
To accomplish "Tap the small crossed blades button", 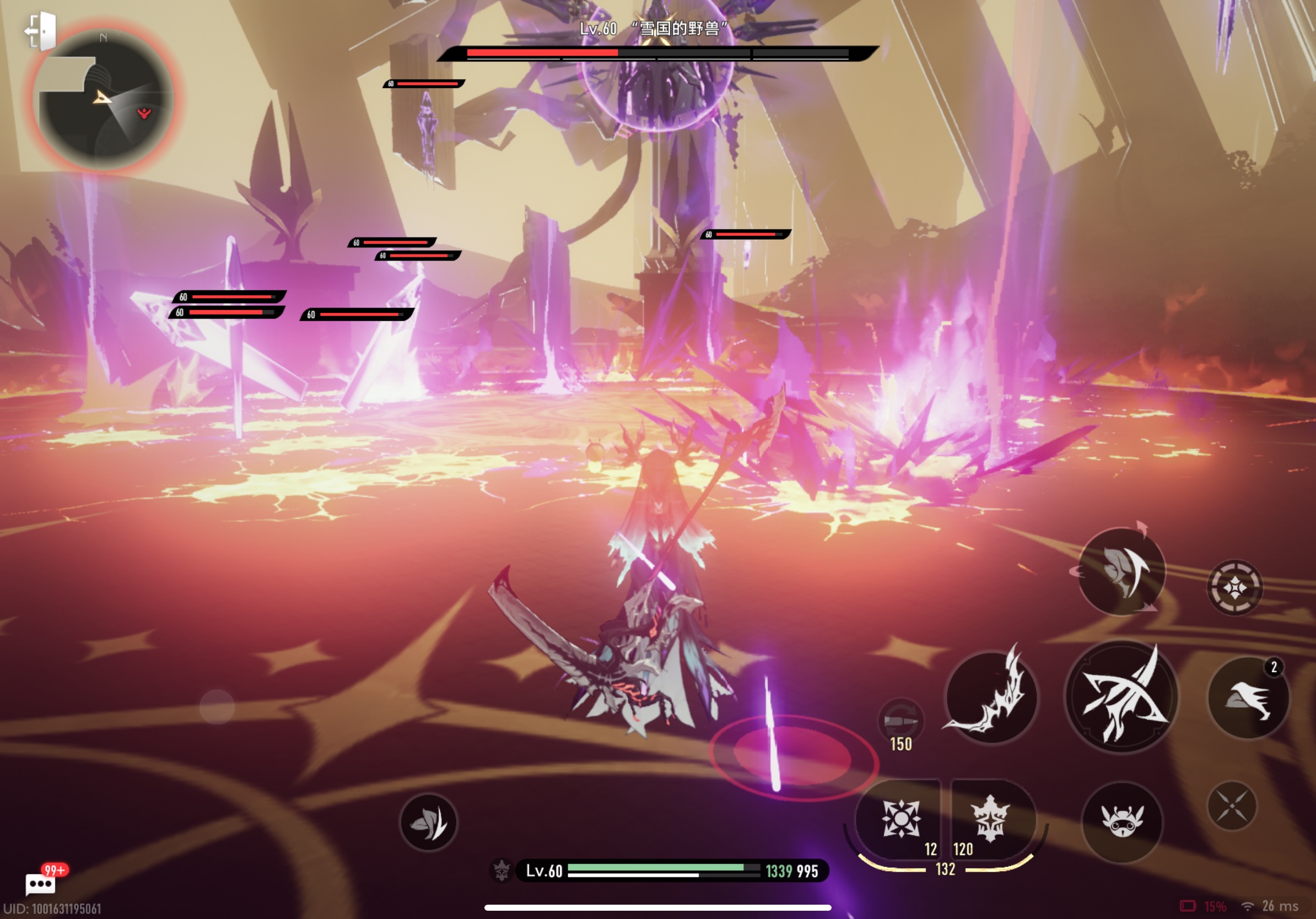I will [1231, 806].
